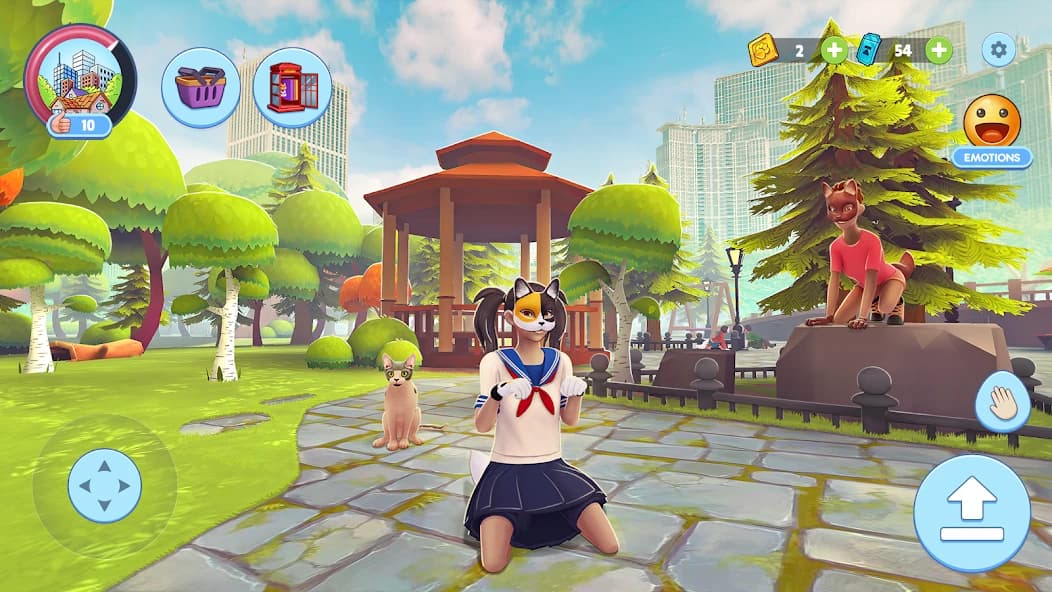Tap the up-arrow jump button

tap(972, 513)
